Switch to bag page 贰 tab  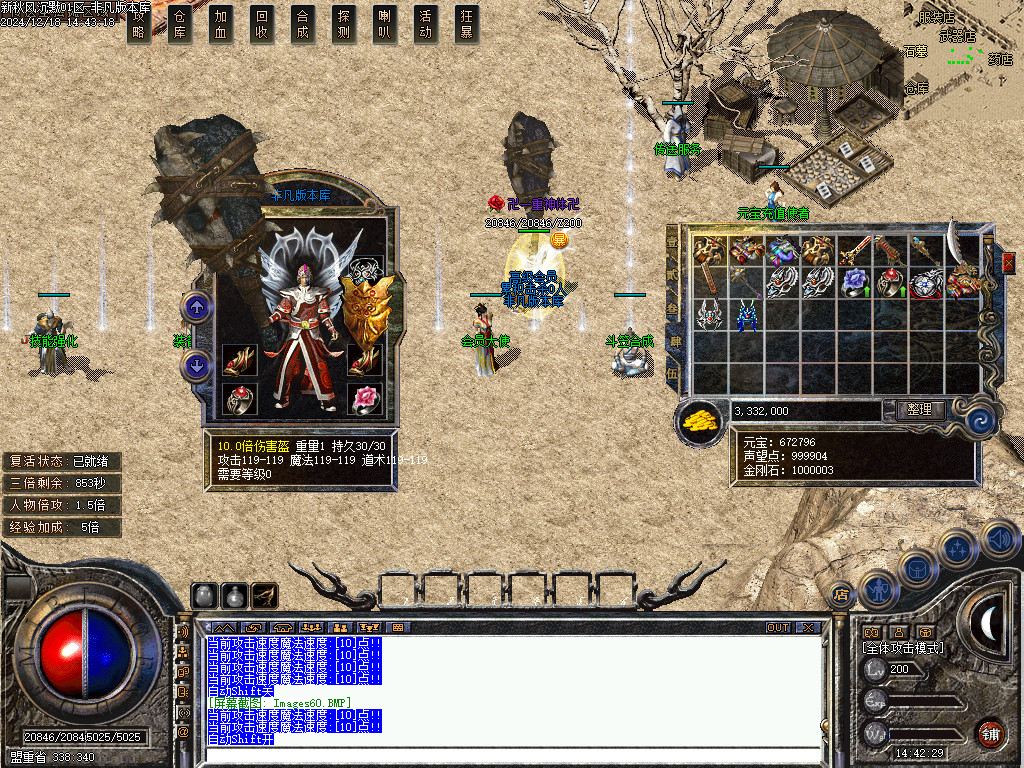(673, 273)
